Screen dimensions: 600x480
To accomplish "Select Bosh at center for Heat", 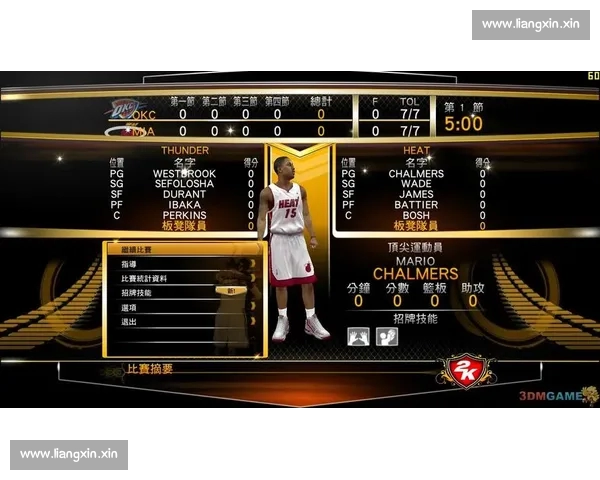I will point(415,215).
